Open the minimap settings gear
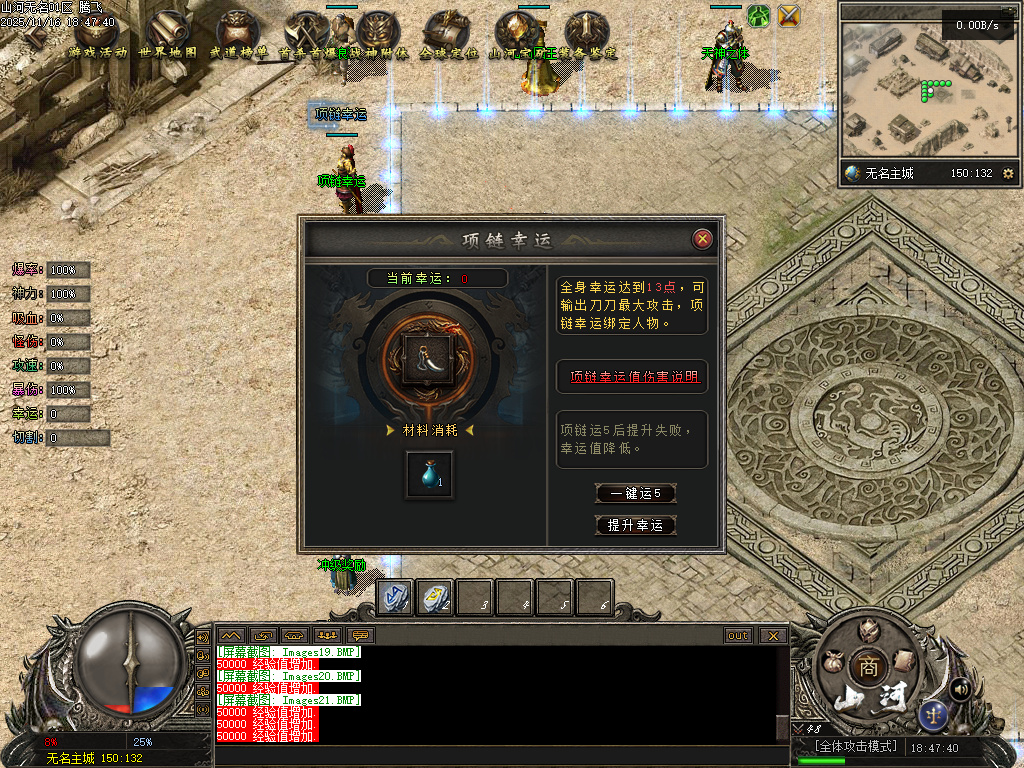Viewport: 1024px width, 768px height. coord(1007,173)
